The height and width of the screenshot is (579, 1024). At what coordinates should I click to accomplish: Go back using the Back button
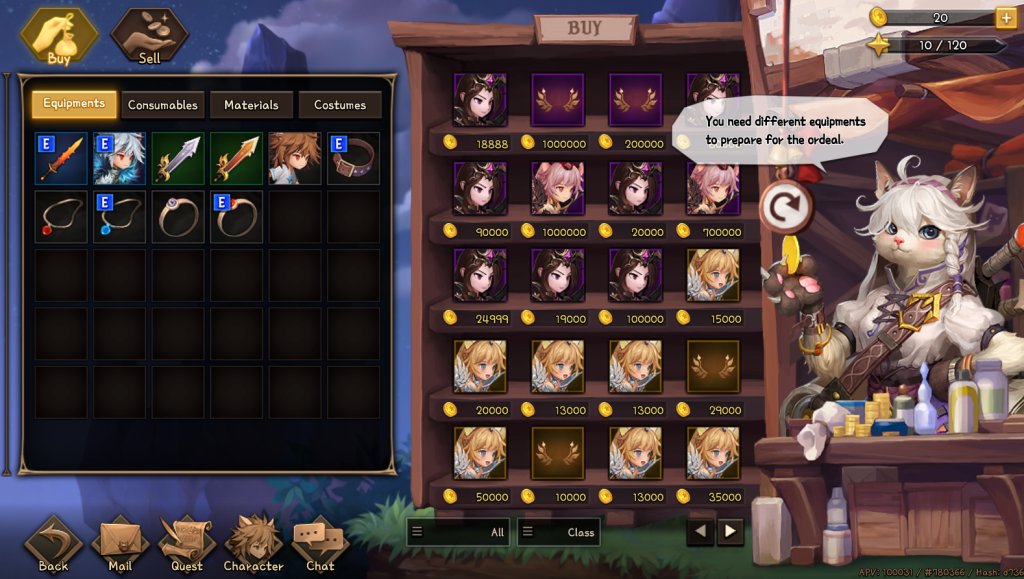[54, 545]
